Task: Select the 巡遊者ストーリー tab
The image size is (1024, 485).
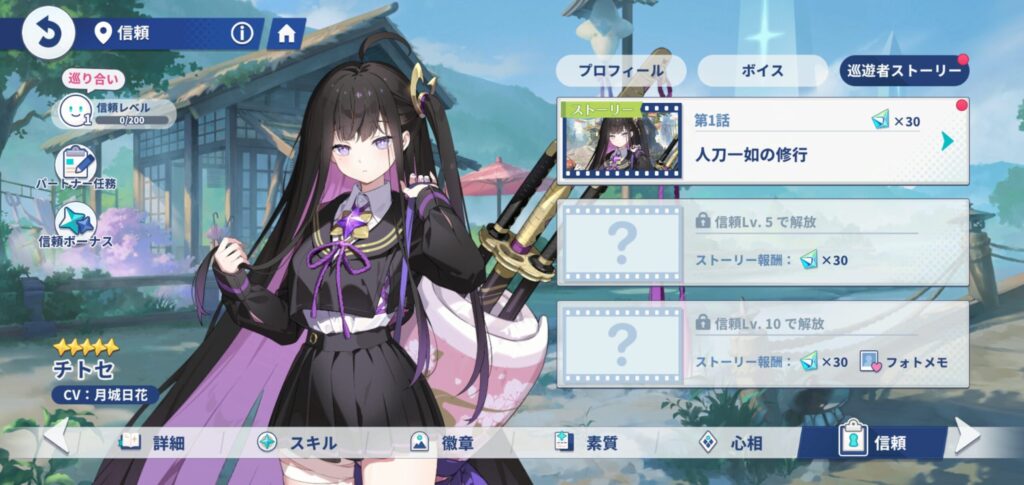Action: 904,71
